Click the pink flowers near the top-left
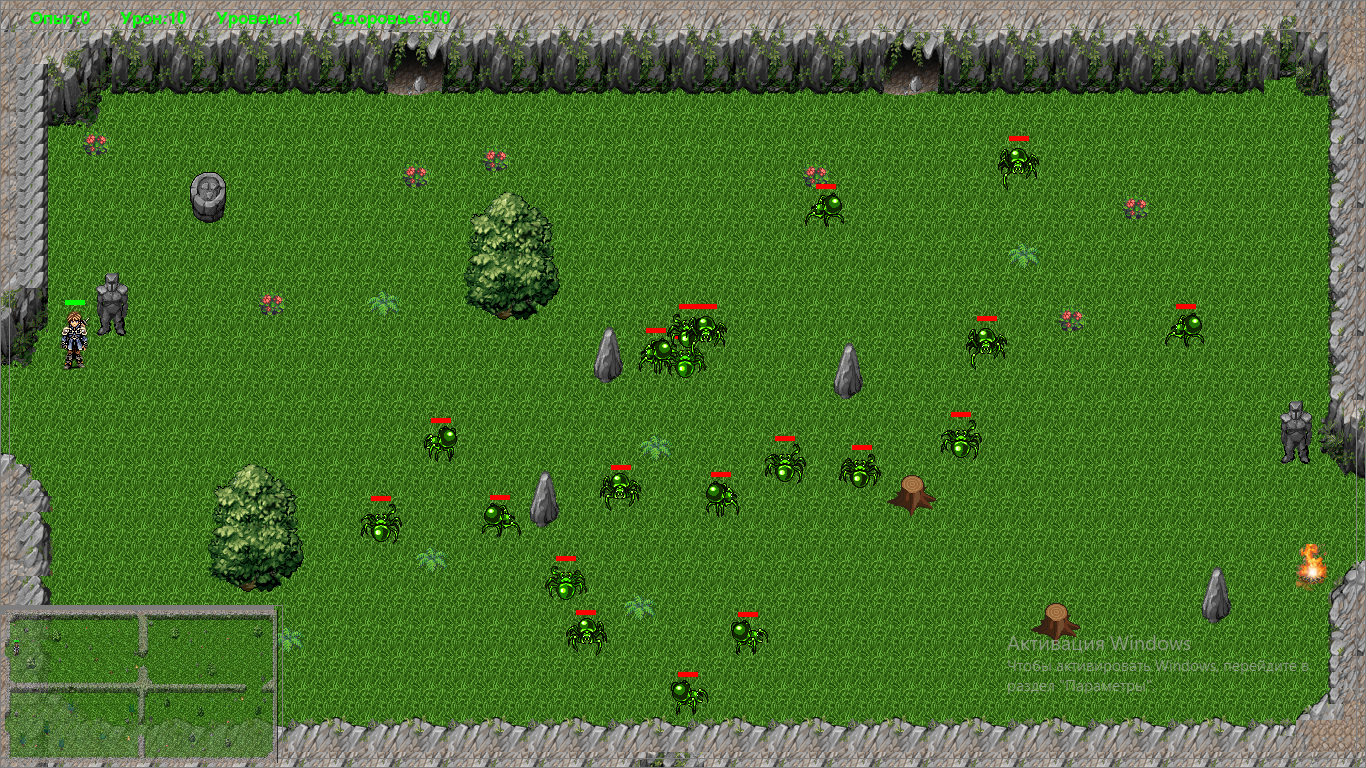This screenshot has width=1366, height=768. (94, 142)
